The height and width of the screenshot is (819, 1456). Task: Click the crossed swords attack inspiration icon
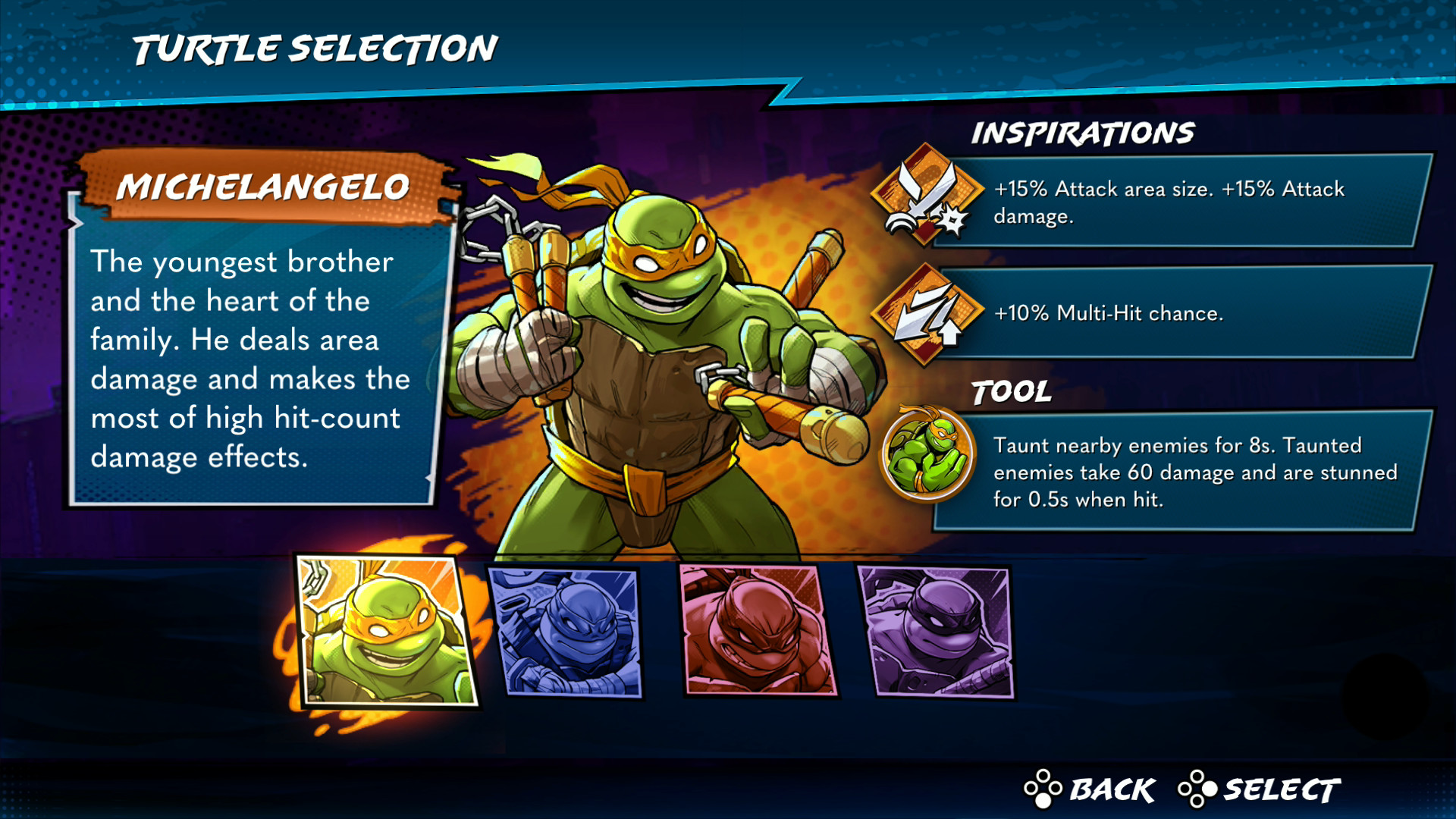click(926, 195)
